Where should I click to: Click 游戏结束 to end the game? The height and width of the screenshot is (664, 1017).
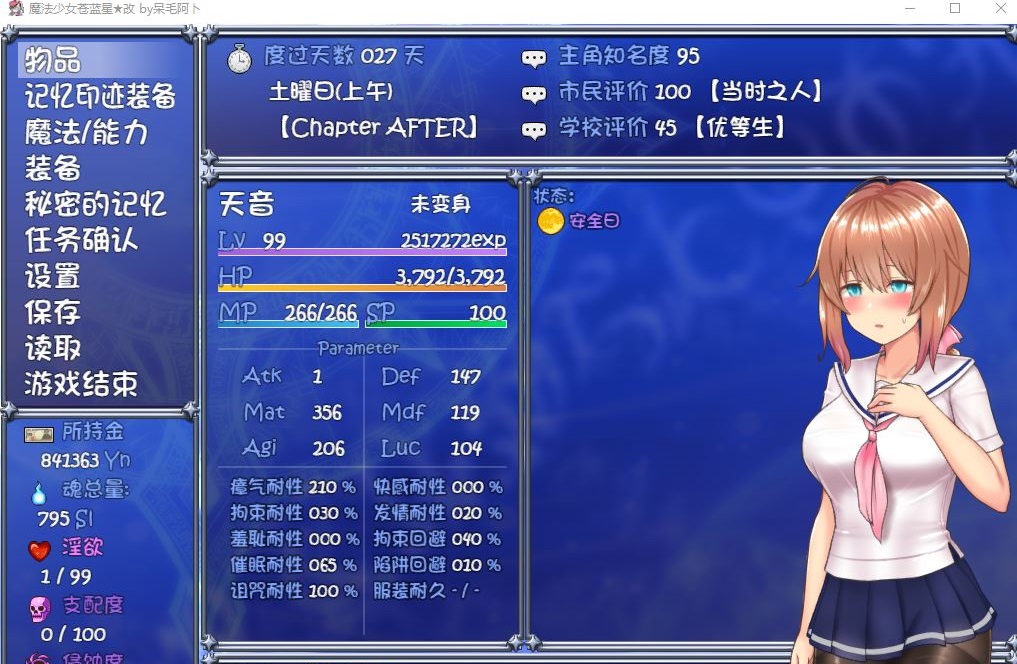tap(81, 384)
